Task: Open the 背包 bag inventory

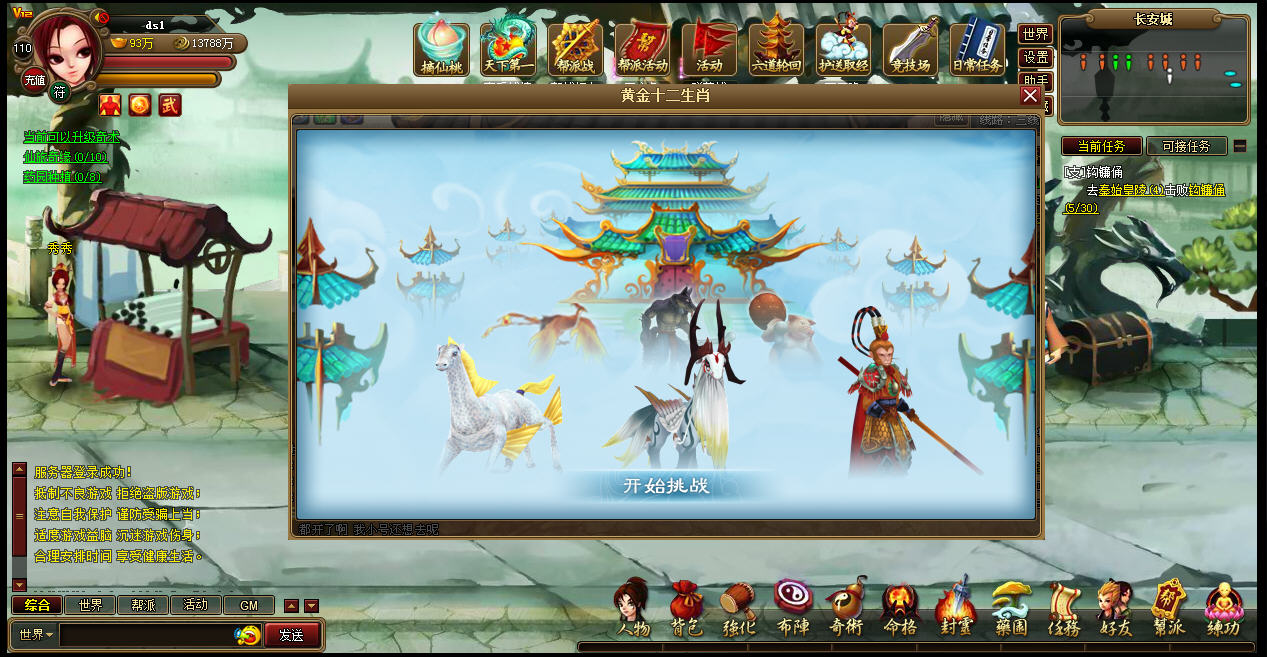Action: click(x=686, y=609)
